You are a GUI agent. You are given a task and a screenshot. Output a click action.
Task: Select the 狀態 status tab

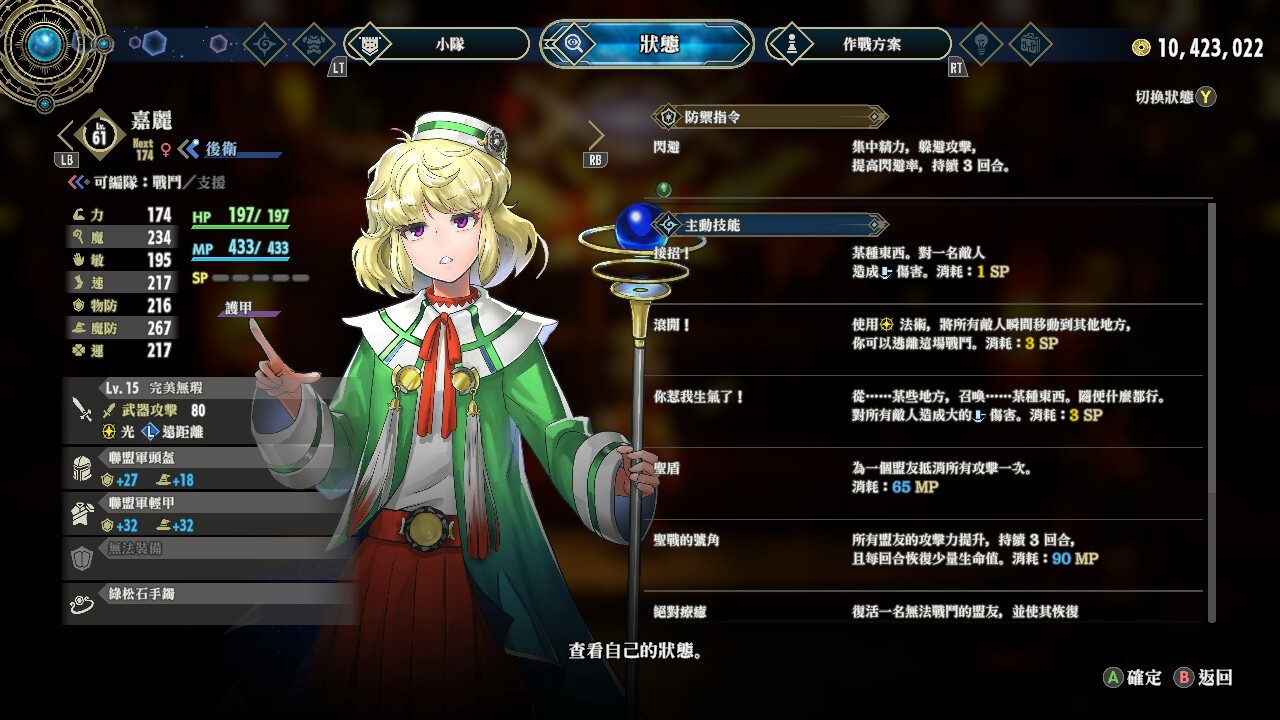[x=658, y=44]
